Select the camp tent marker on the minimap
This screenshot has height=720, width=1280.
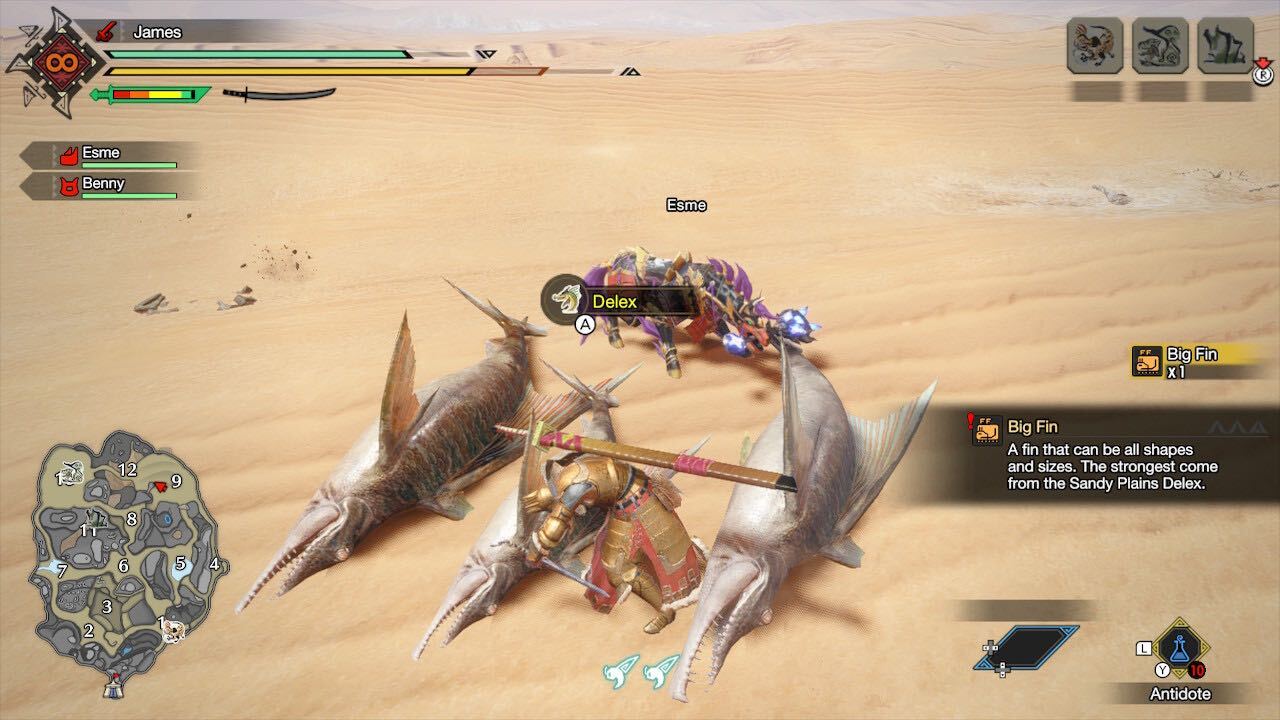pyautogui.click(x=114, y=686)
